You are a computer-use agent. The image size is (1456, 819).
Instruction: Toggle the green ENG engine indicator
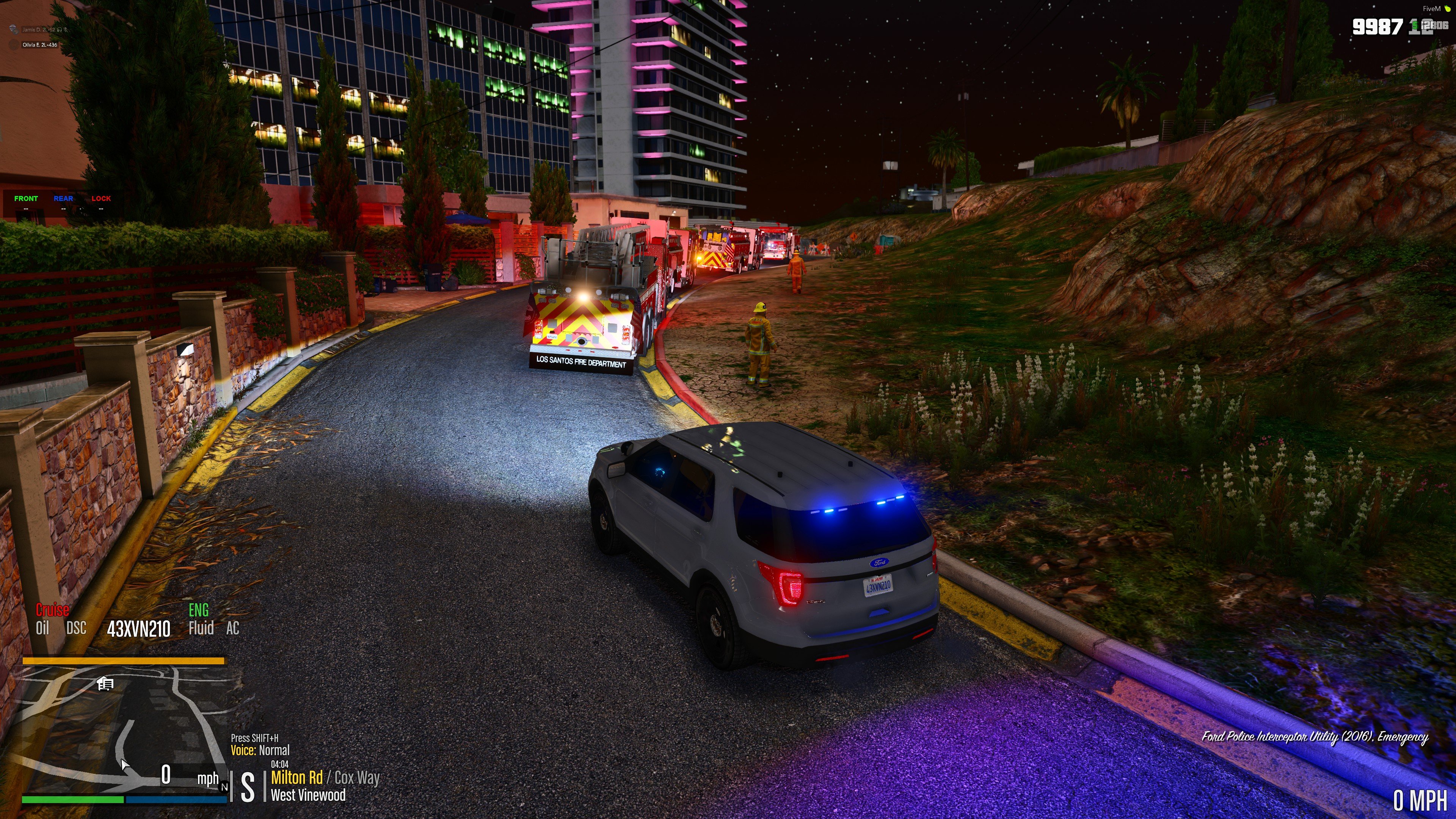point(198,610)
